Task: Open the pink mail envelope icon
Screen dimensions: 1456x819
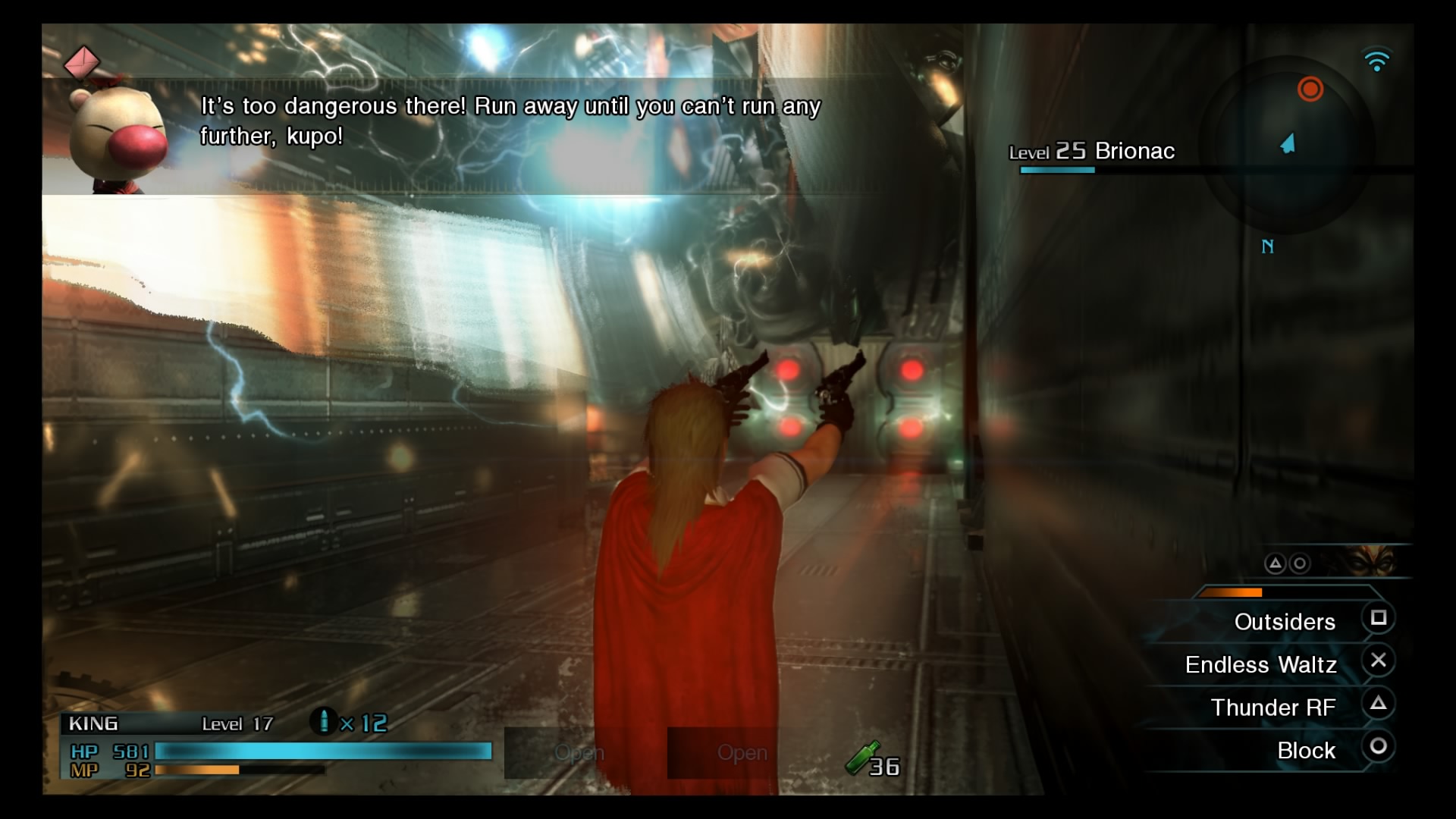Action: (x=81, y=62)
